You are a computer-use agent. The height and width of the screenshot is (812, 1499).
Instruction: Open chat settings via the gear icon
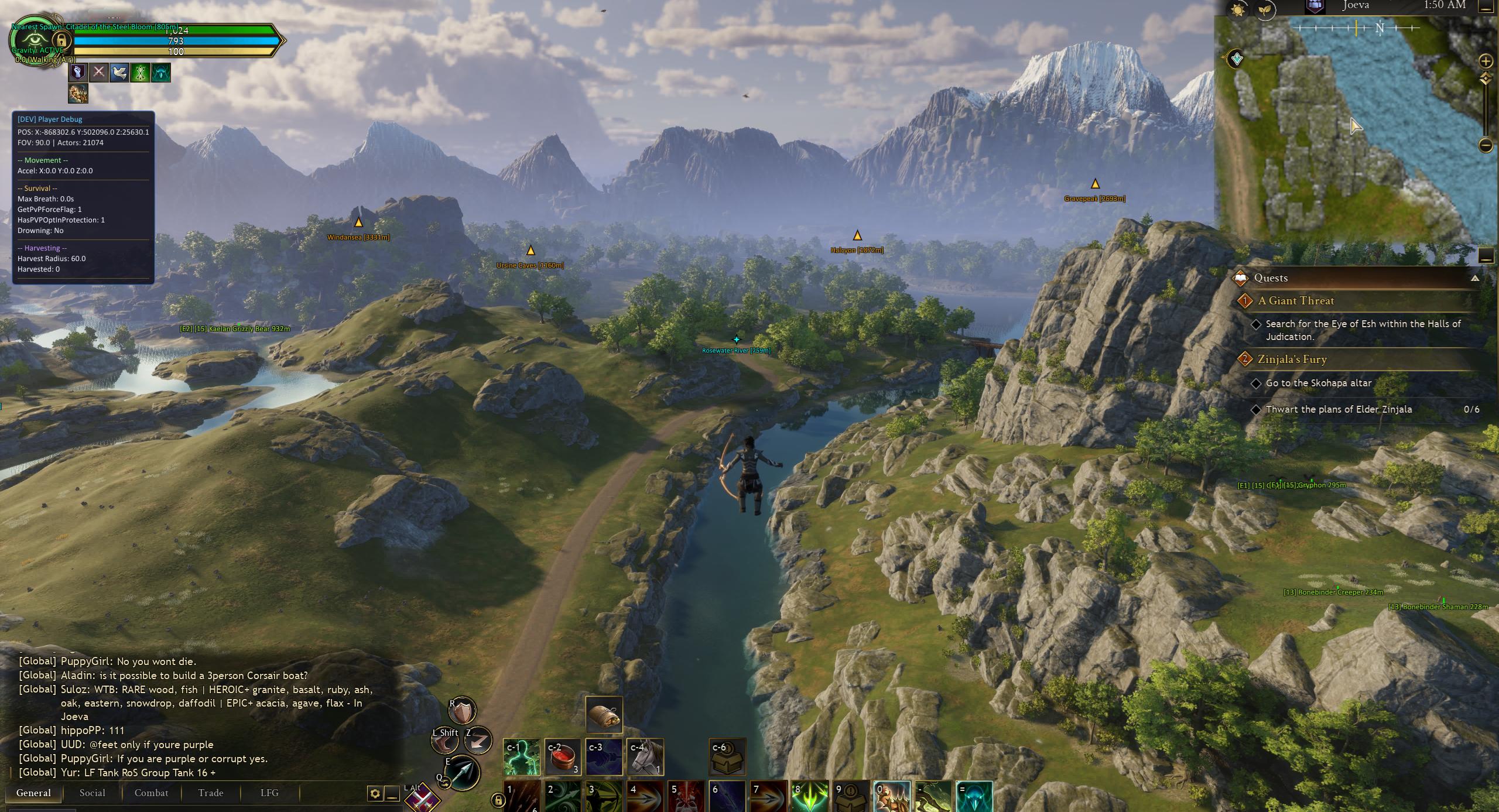374,794
